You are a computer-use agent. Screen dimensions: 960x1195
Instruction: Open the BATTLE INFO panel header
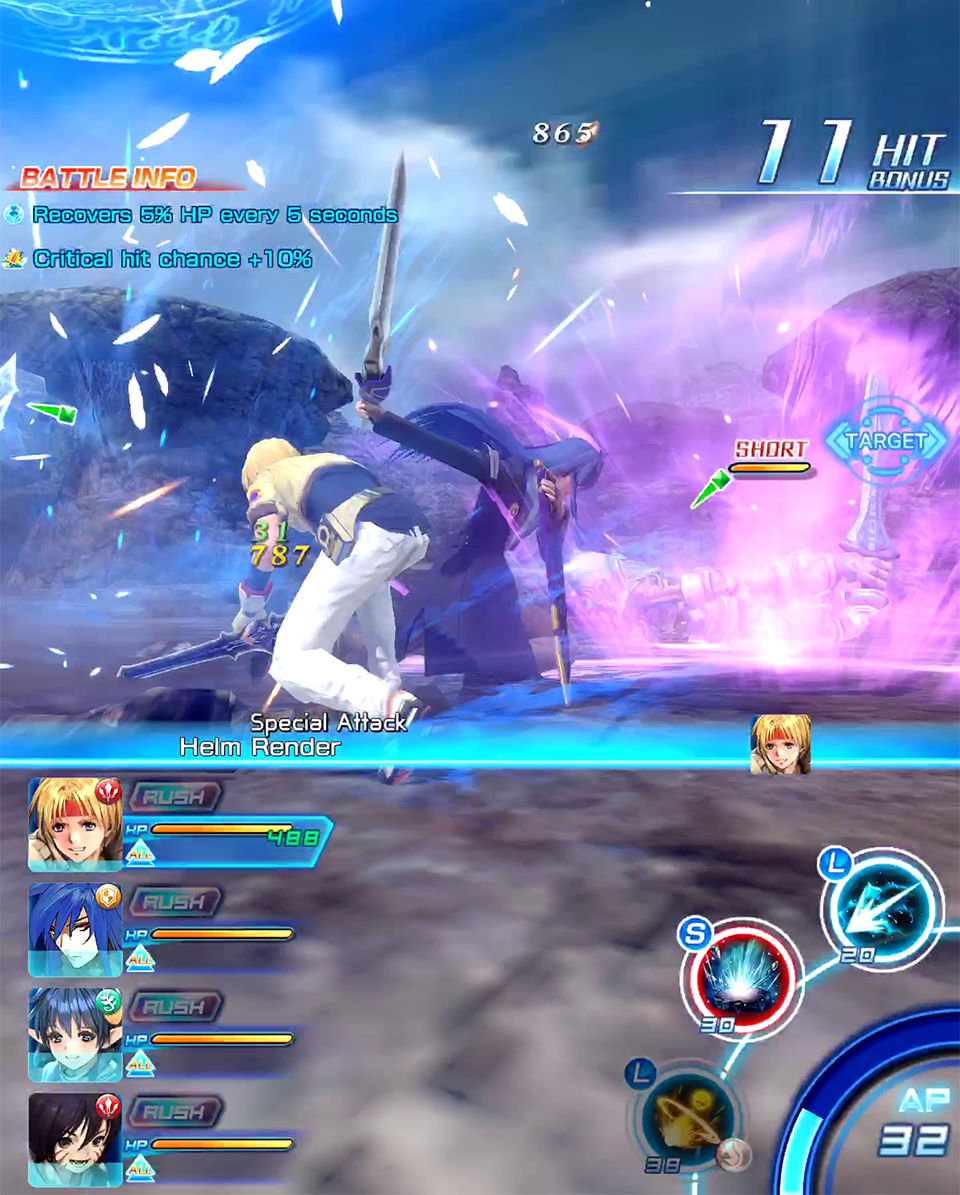click(x=108, y=178)
